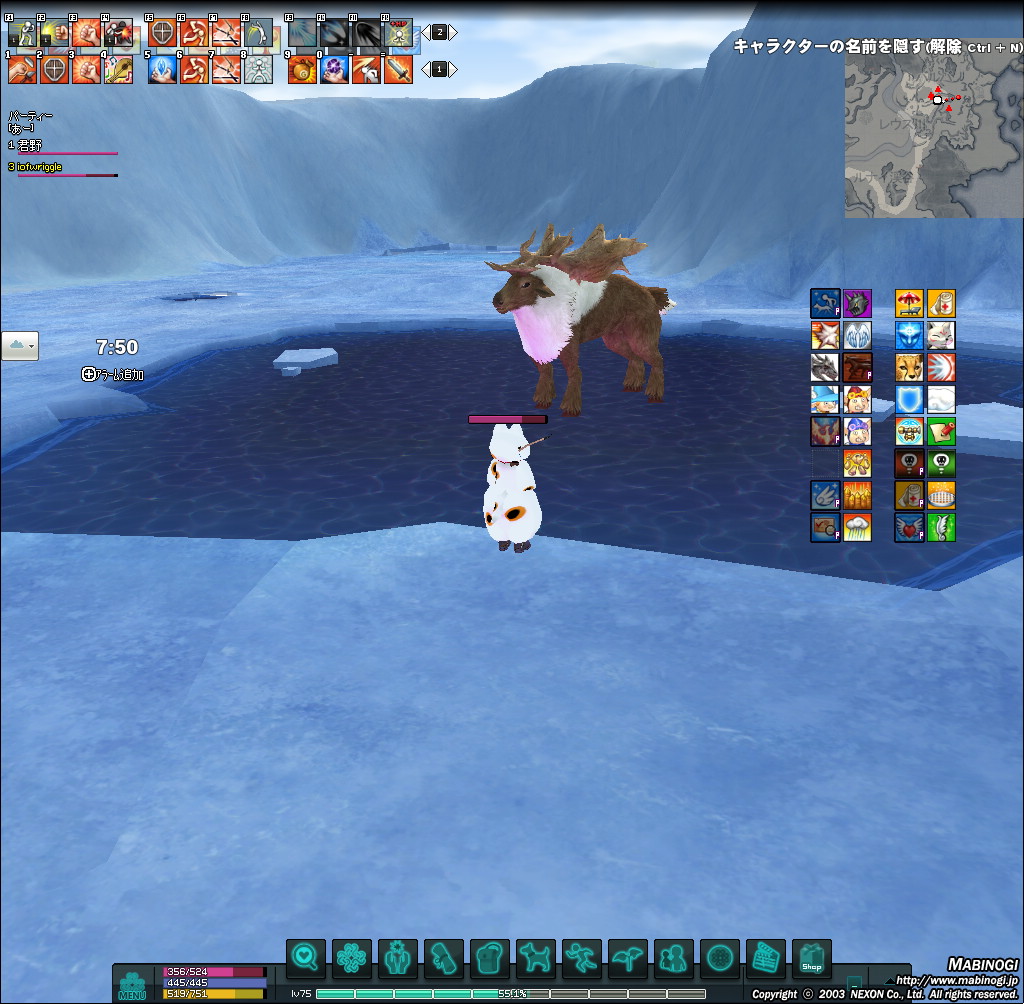Screen dimensions: 1024x1004
Task: Click the beach umbrella icon
Action: 909,304
